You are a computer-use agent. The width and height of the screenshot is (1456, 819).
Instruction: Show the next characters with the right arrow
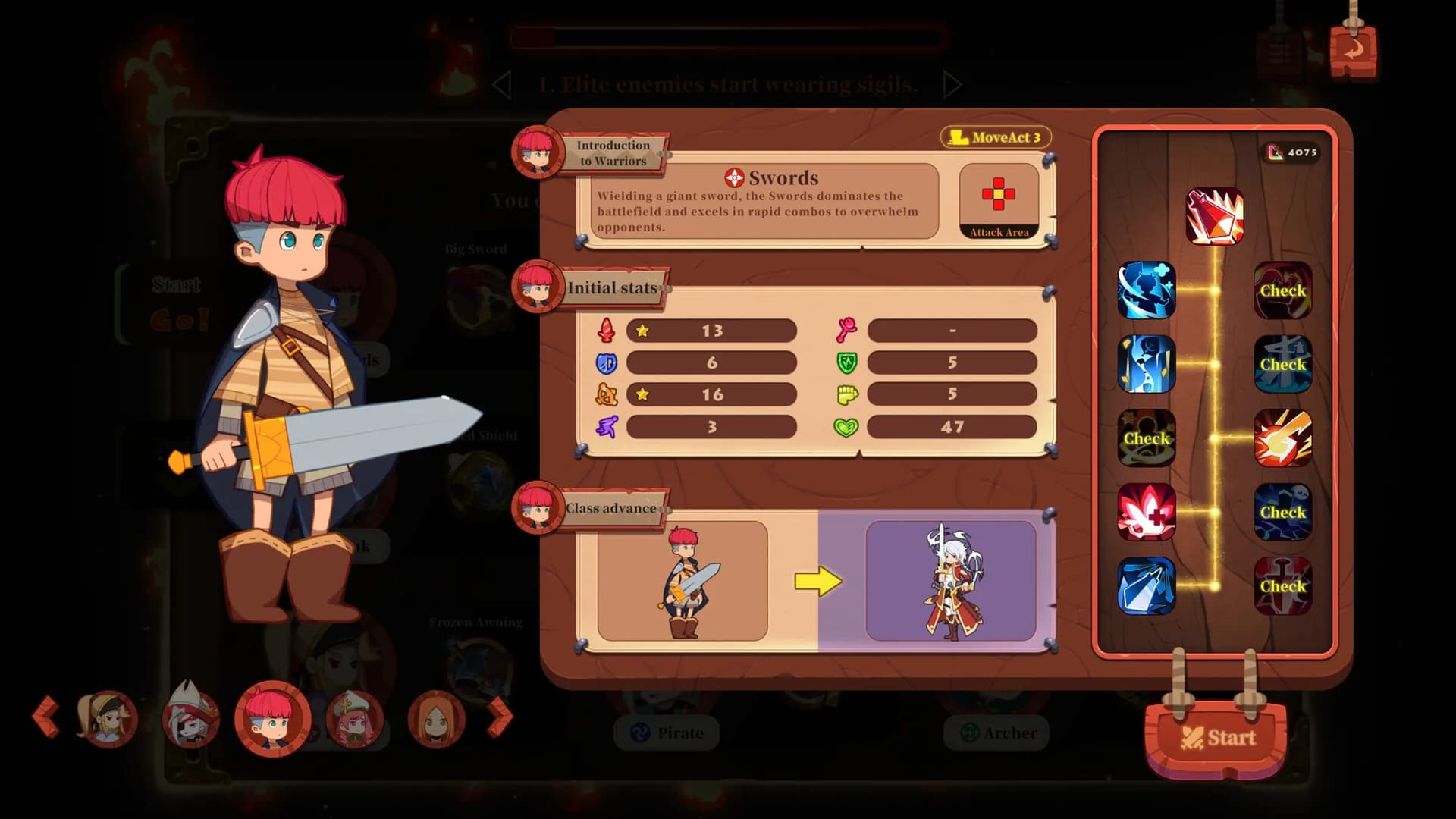(499, 716)
